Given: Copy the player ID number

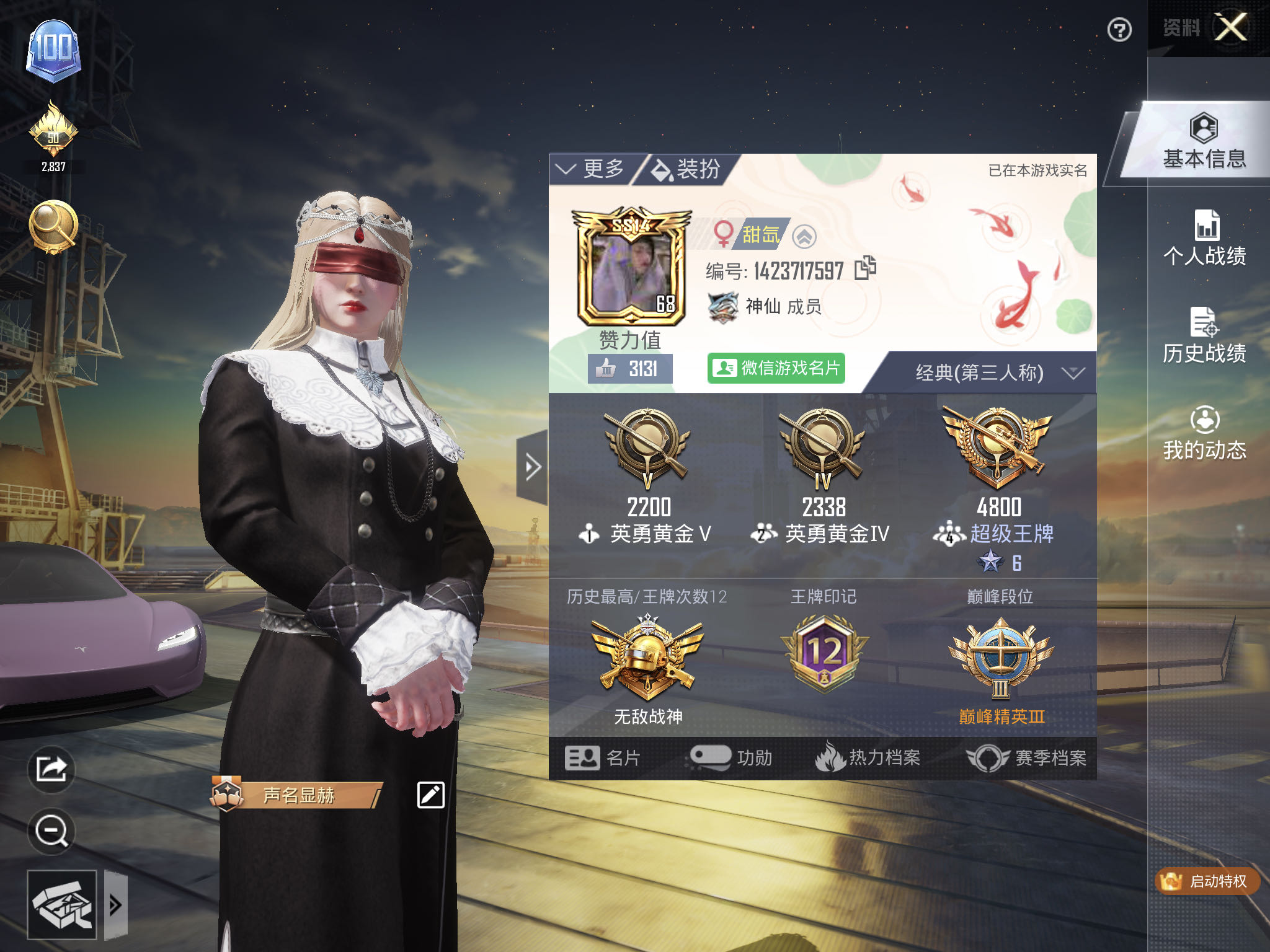Looking at the screenshot, I should (865, 268).
